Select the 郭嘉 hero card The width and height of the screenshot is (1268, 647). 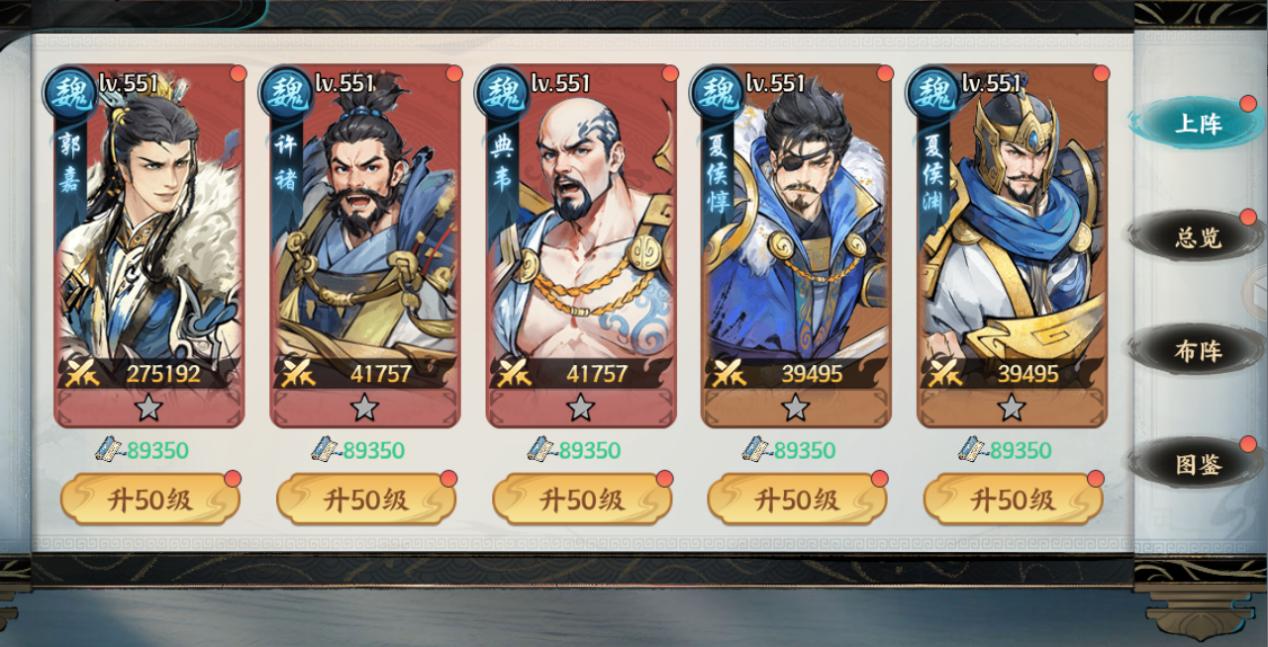click(x=149, y=240)
